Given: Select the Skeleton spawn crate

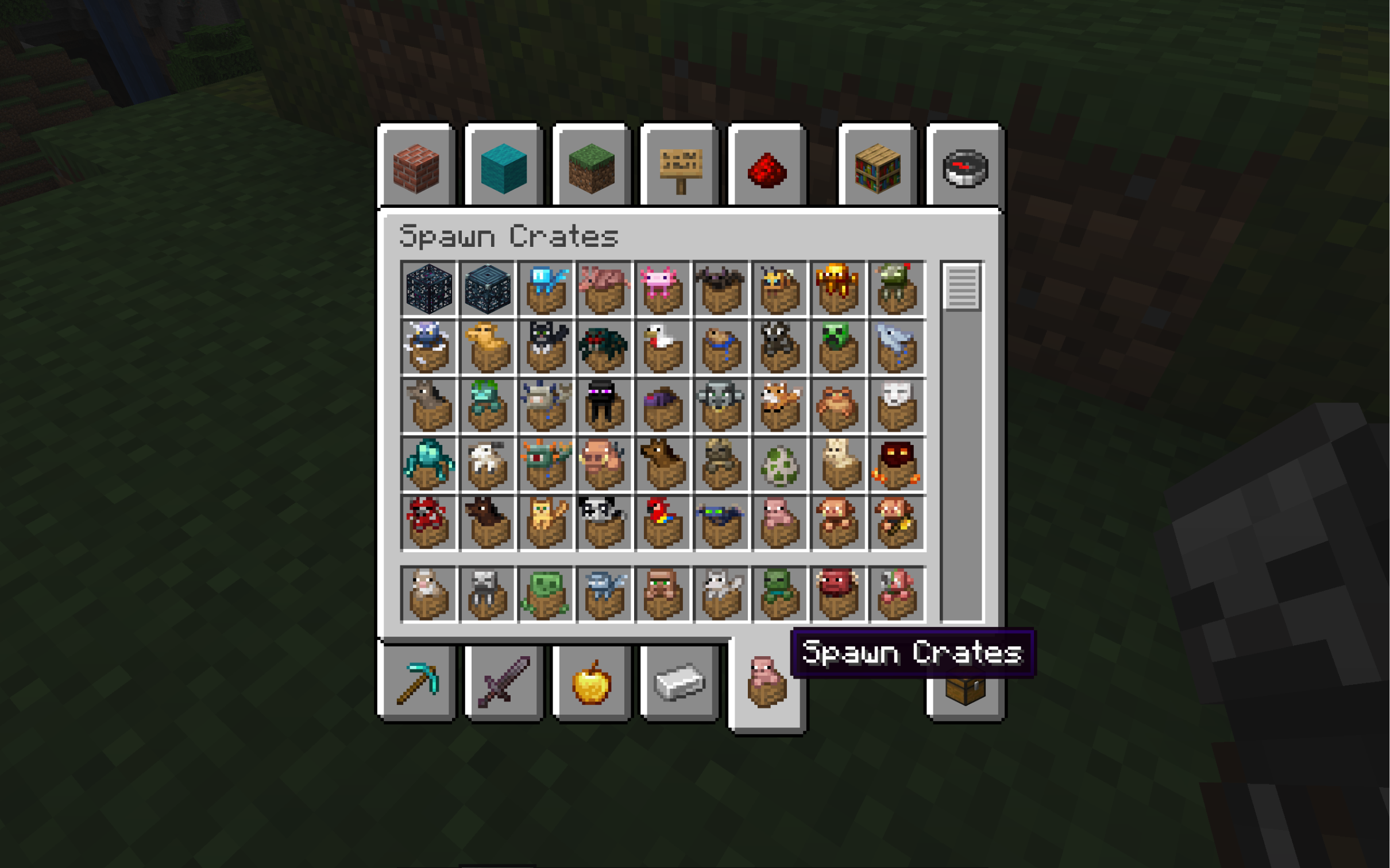Looking at the screenshot, I should tap(488, 594).
